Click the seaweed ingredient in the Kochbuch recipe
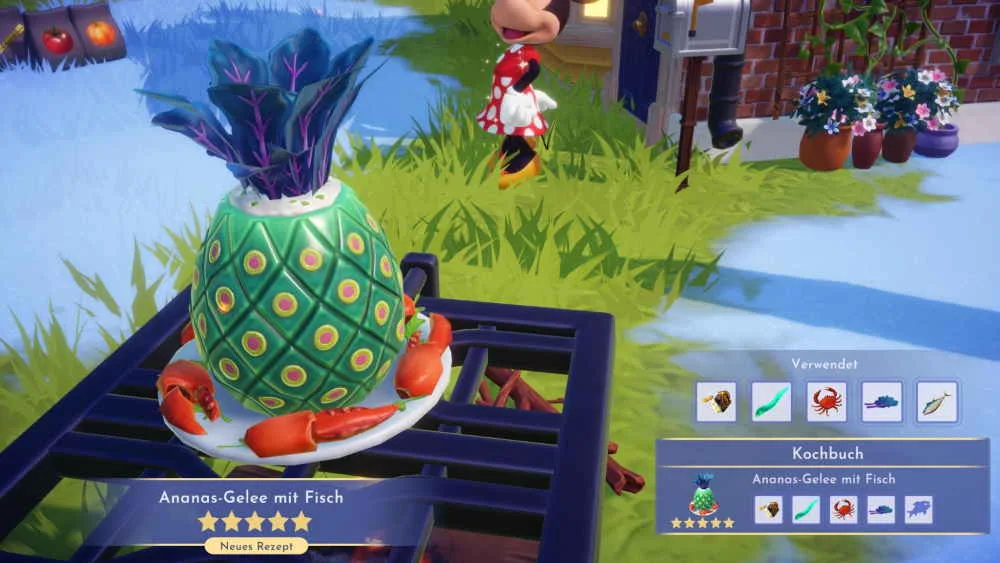Viewport: 1000px width, 563px height. [x=806, y=509]
